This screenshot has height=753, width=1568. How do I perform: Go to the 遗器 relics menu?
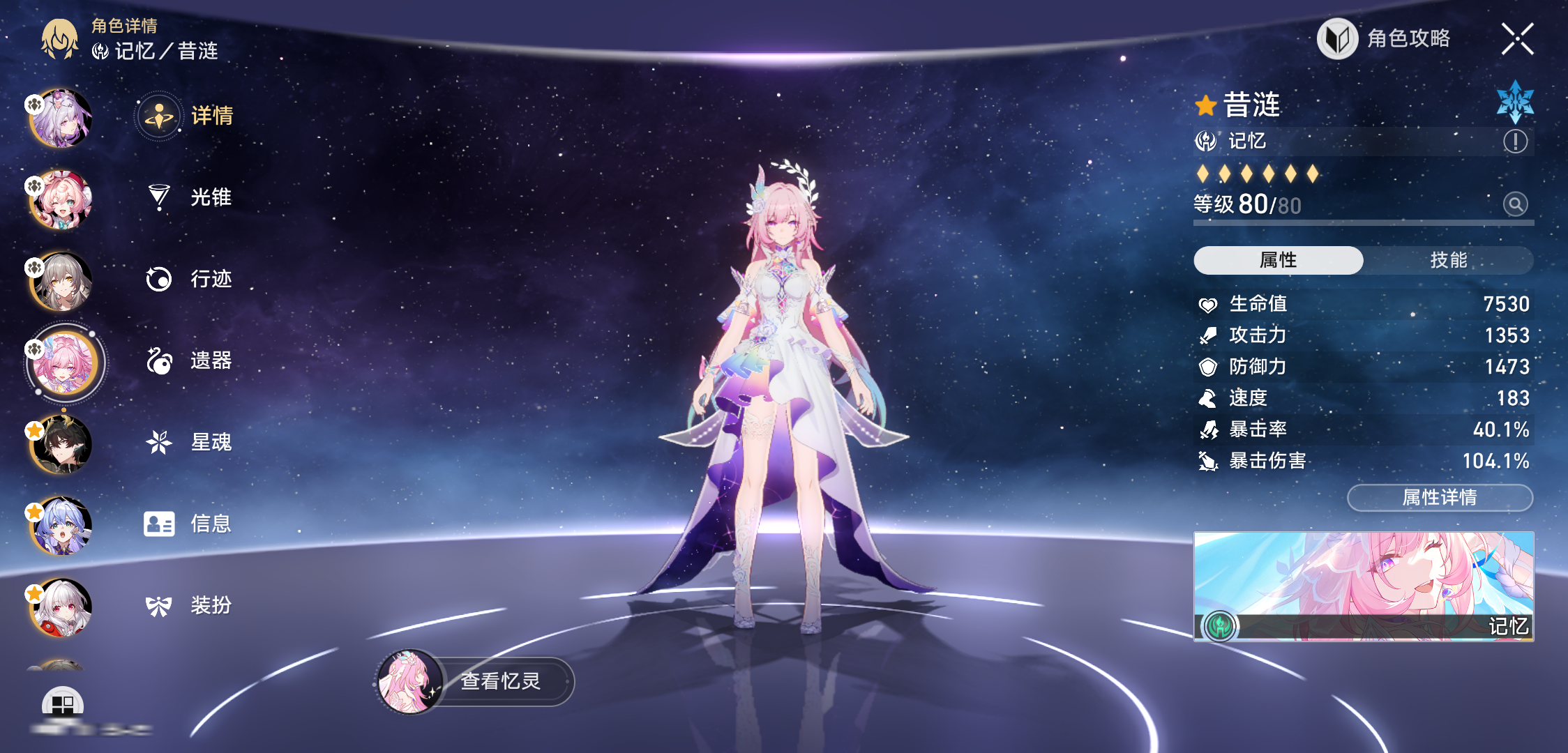pos(190,360)
